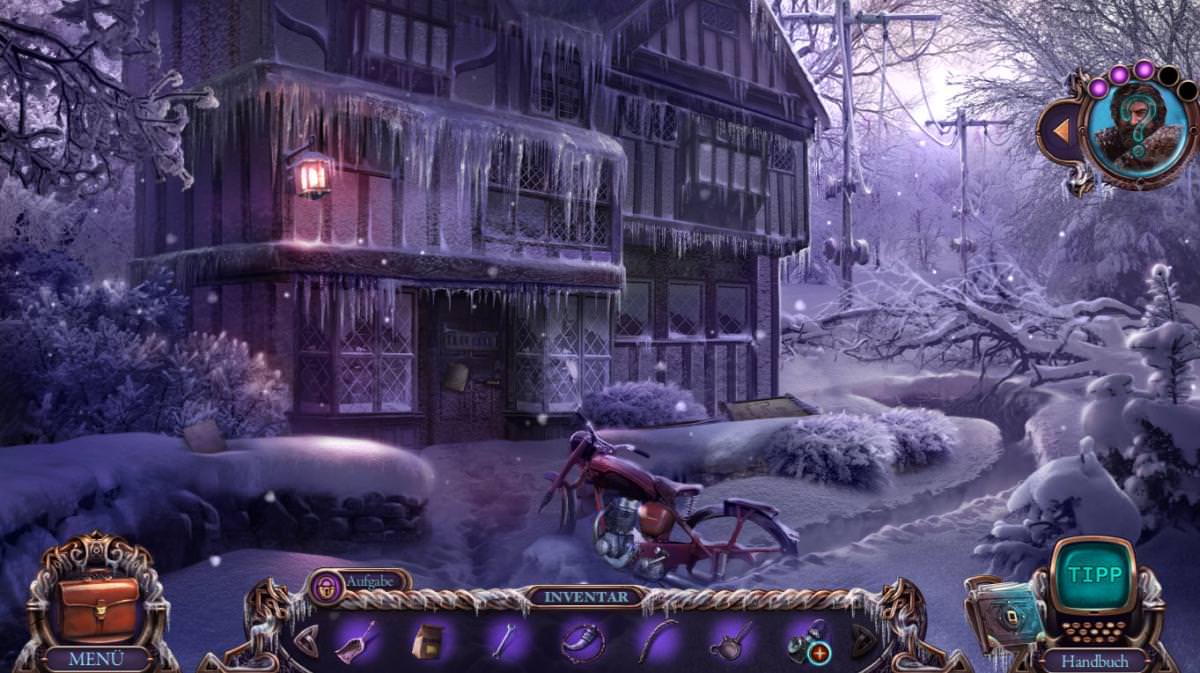Screen dimensions: 1200x673
Task: Open the Handbuch guide
Action: (x=1096, y=661)
